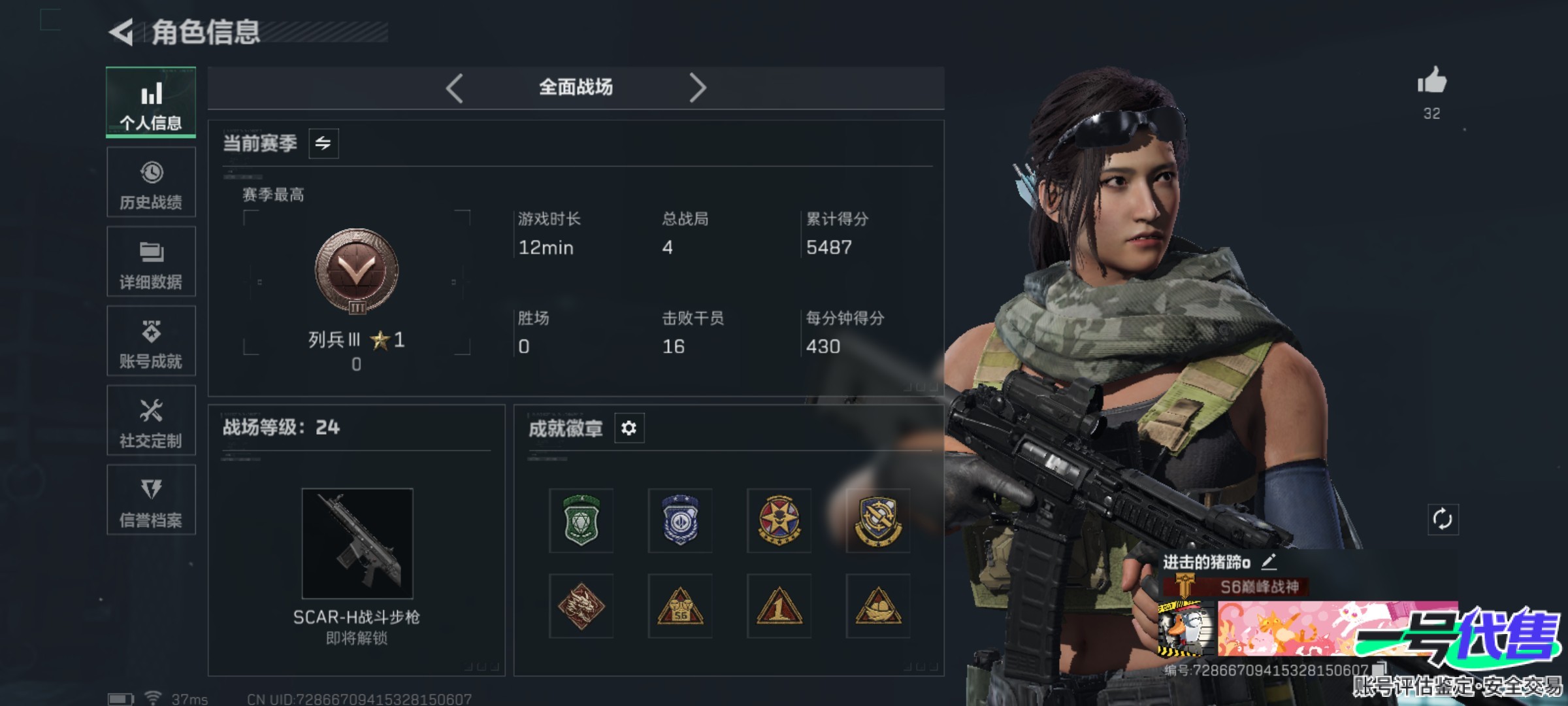Show the 详细数据 tab
This screenshot has height=706, width=1568.
151,261
